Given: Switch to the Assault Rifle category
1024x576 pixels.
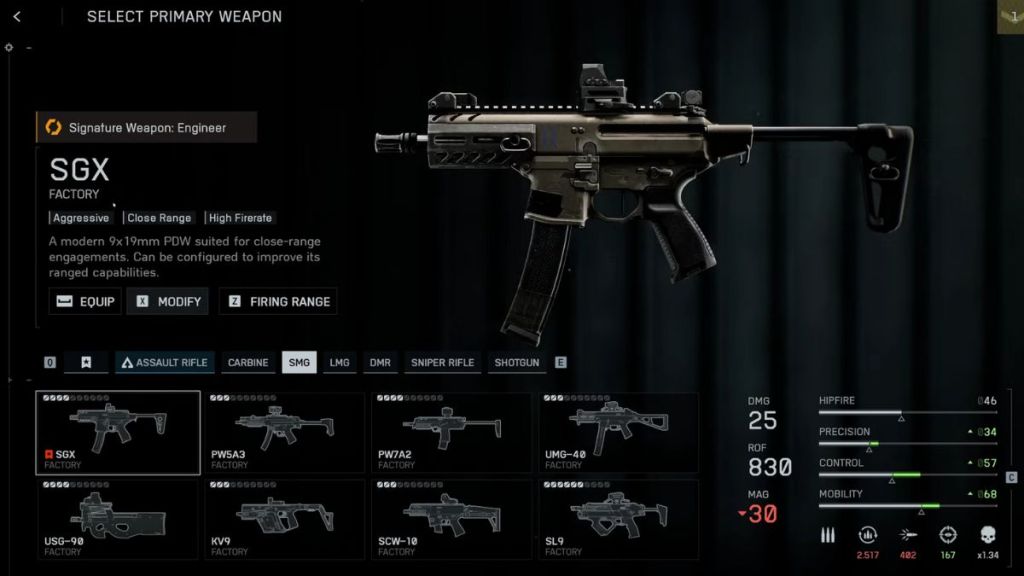Looking at the screenshot, I should (x=164, y=362).
